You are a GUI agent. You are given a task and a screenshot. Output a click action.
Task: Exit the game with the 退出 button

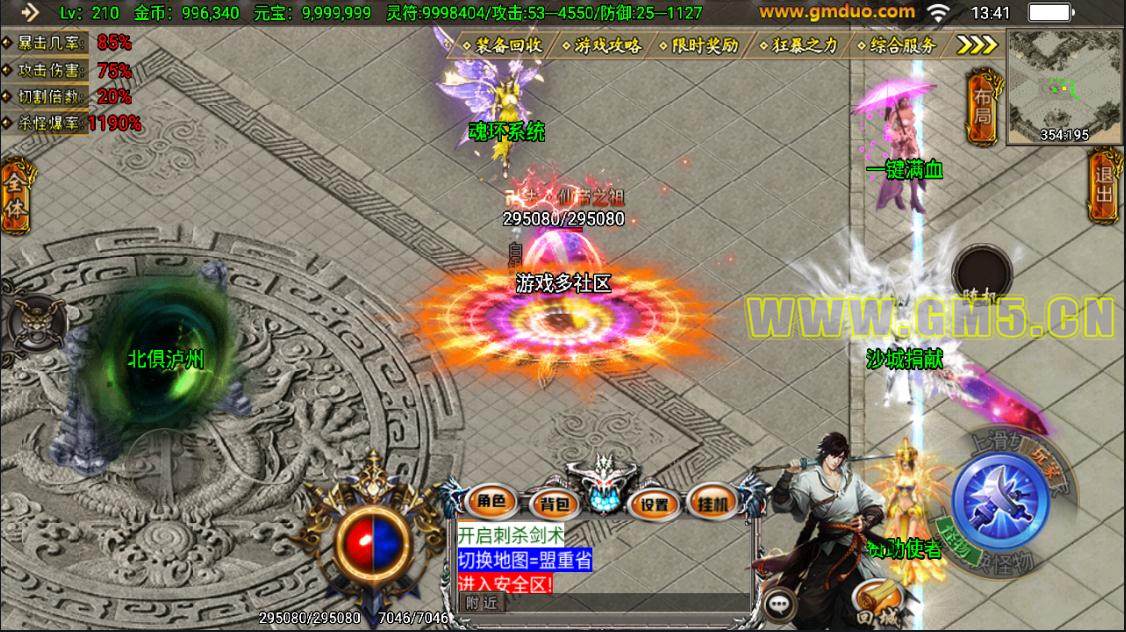click(x=1104, y=183)
